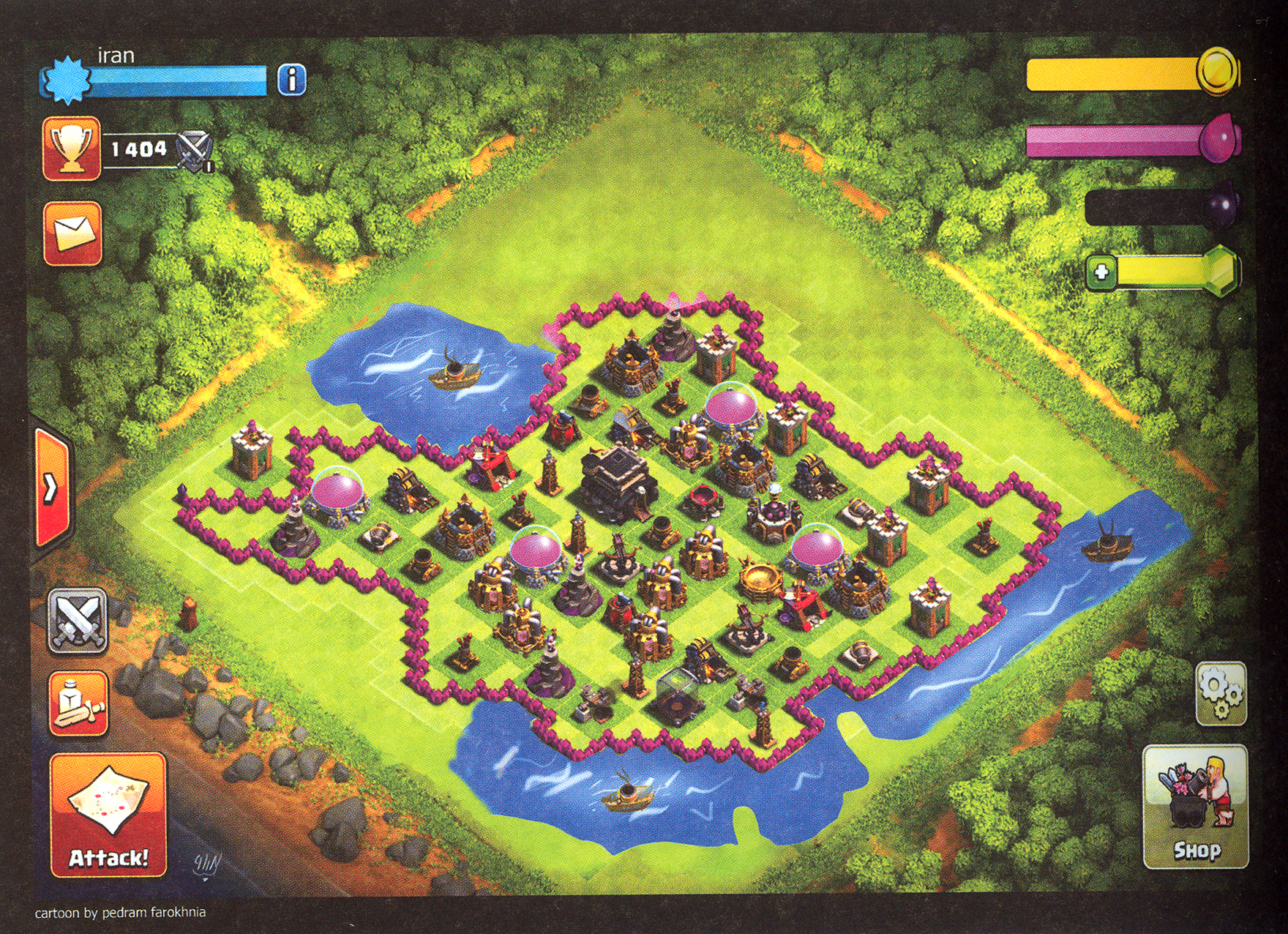Click the gold trophy button
This screenshot has height=934, width=1288.
(x=71, y=149)
